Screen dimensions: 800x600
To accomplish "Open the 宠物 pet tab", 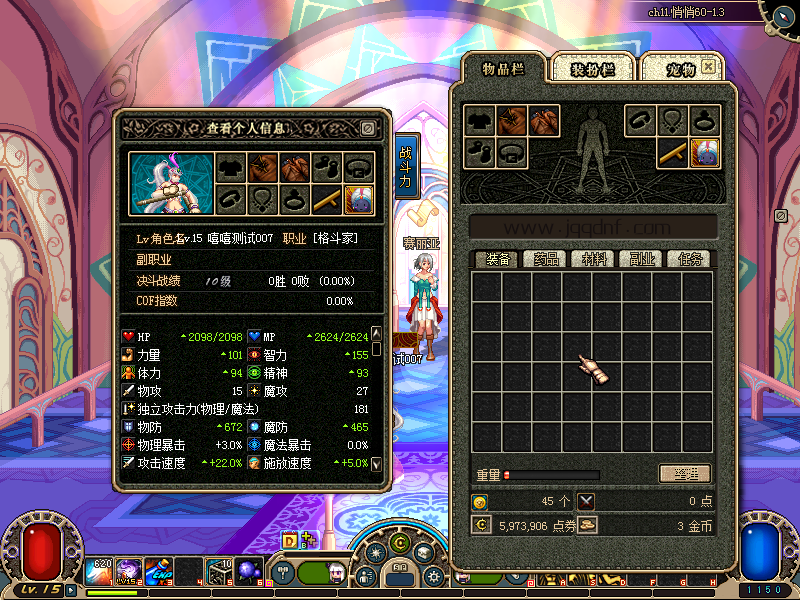I will (681, 69).
